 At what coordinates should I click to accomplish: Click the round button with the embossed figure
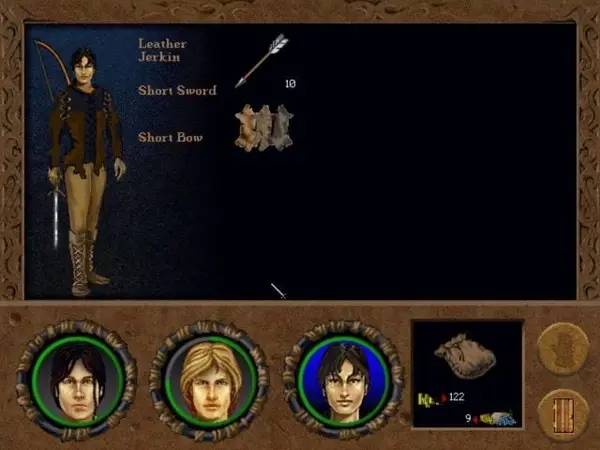click(x=562, y=348)
